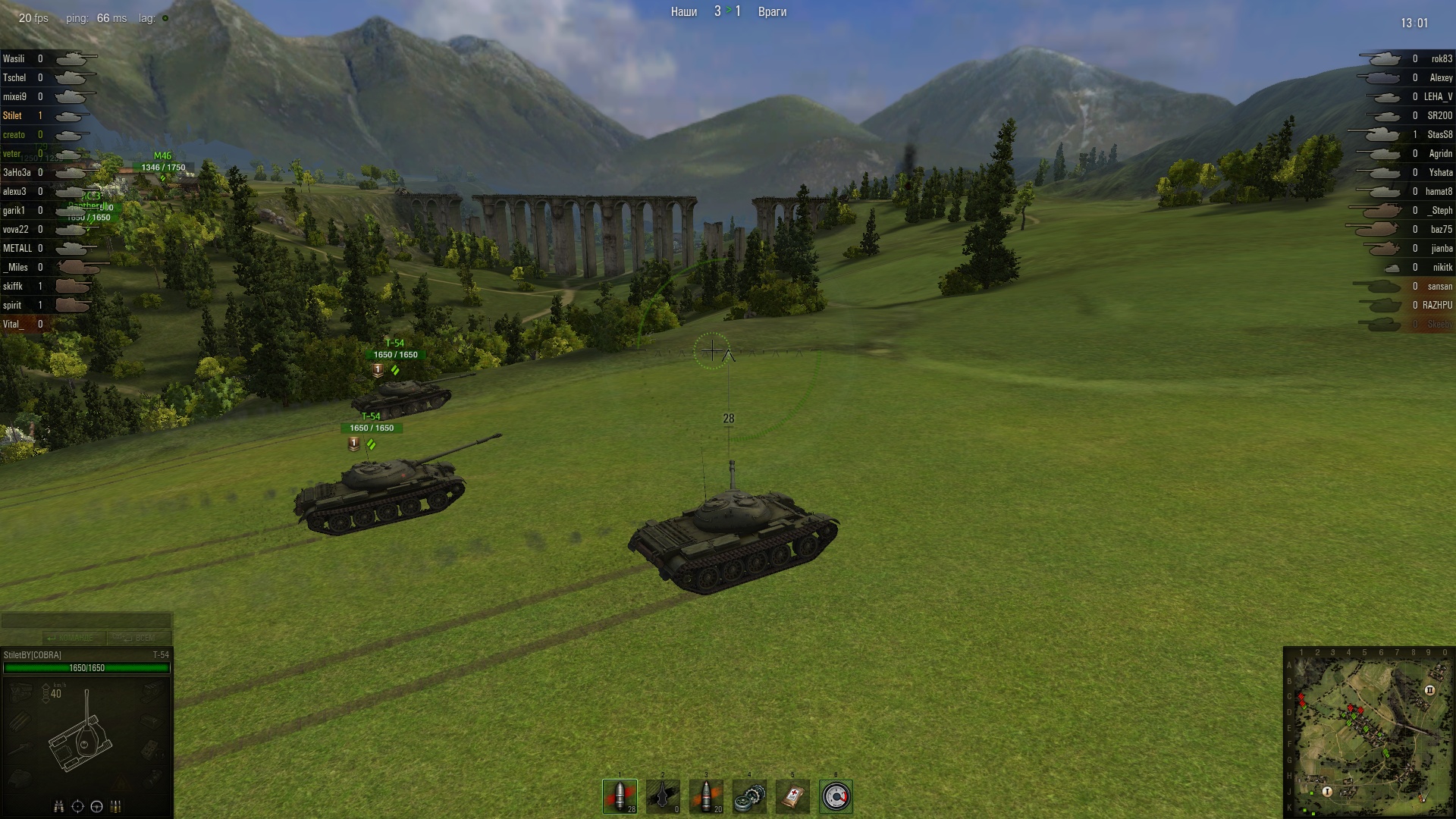Click the steering wheel driver icon
Screen dimensions: 1456x819
click(96, 806)
